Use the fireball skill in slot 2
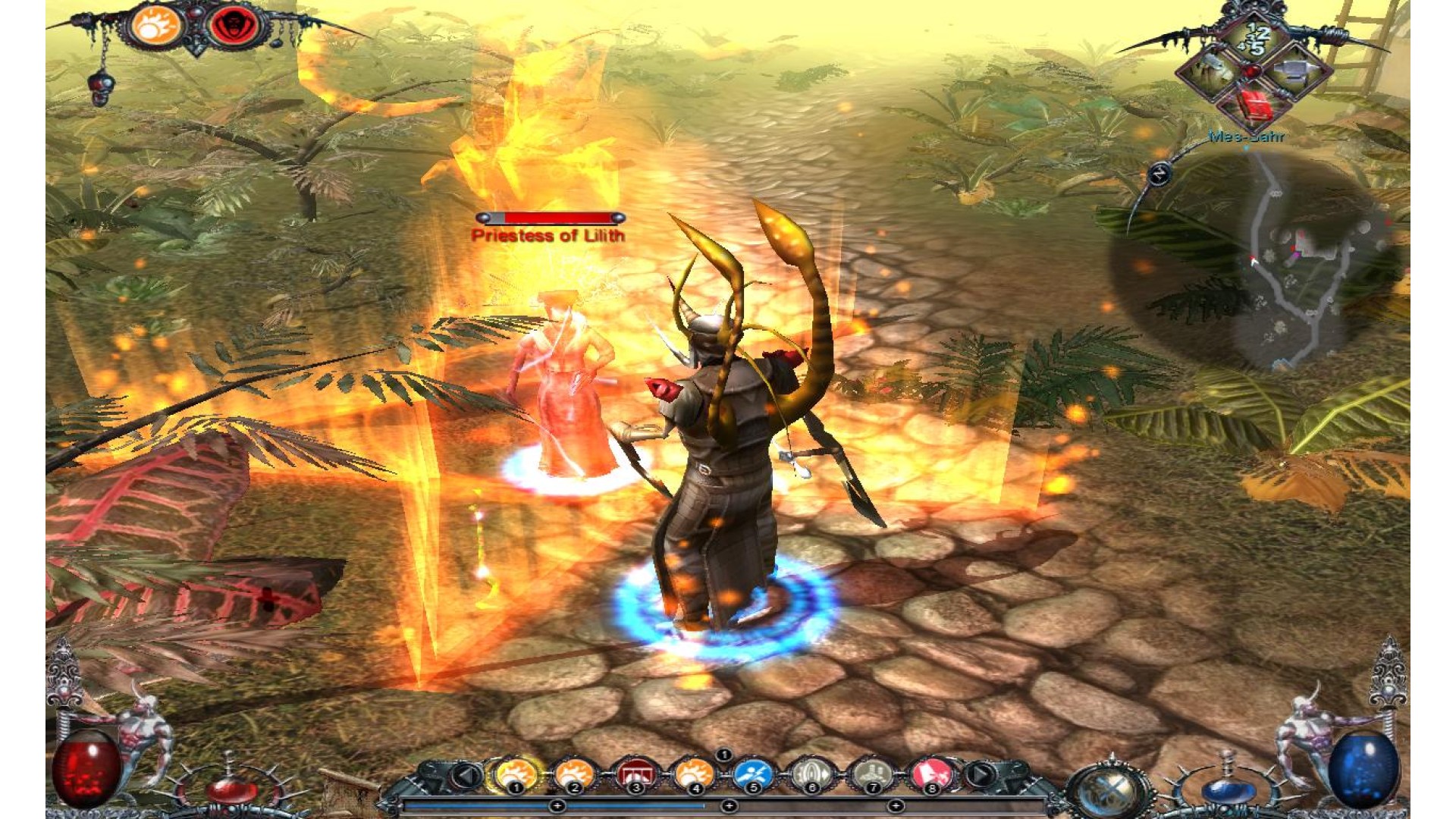Viewport: 1456px width, 819px height. coord(575,774)
